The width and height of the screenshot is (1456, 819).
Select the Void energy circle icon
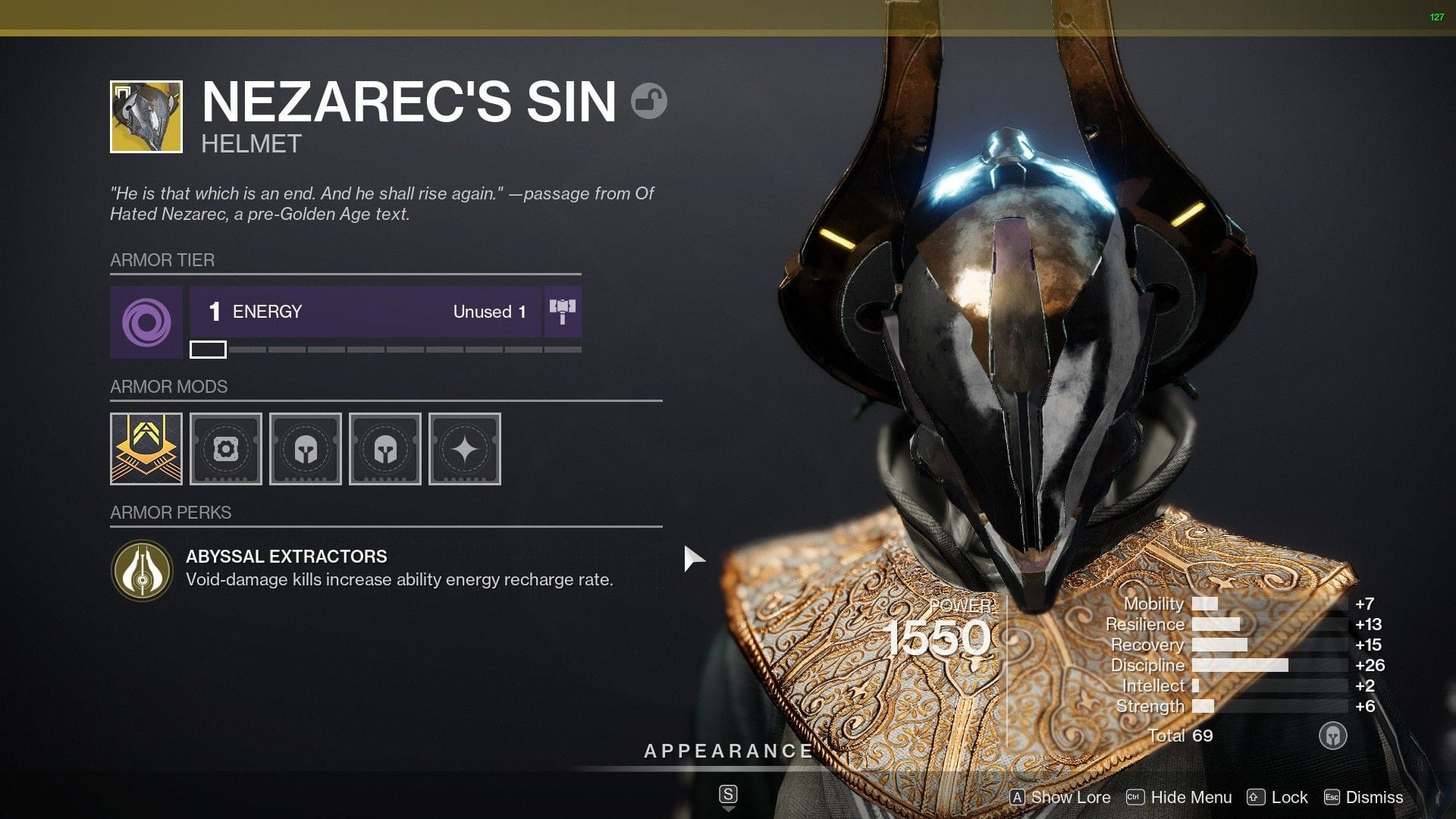tap(146, 323)
